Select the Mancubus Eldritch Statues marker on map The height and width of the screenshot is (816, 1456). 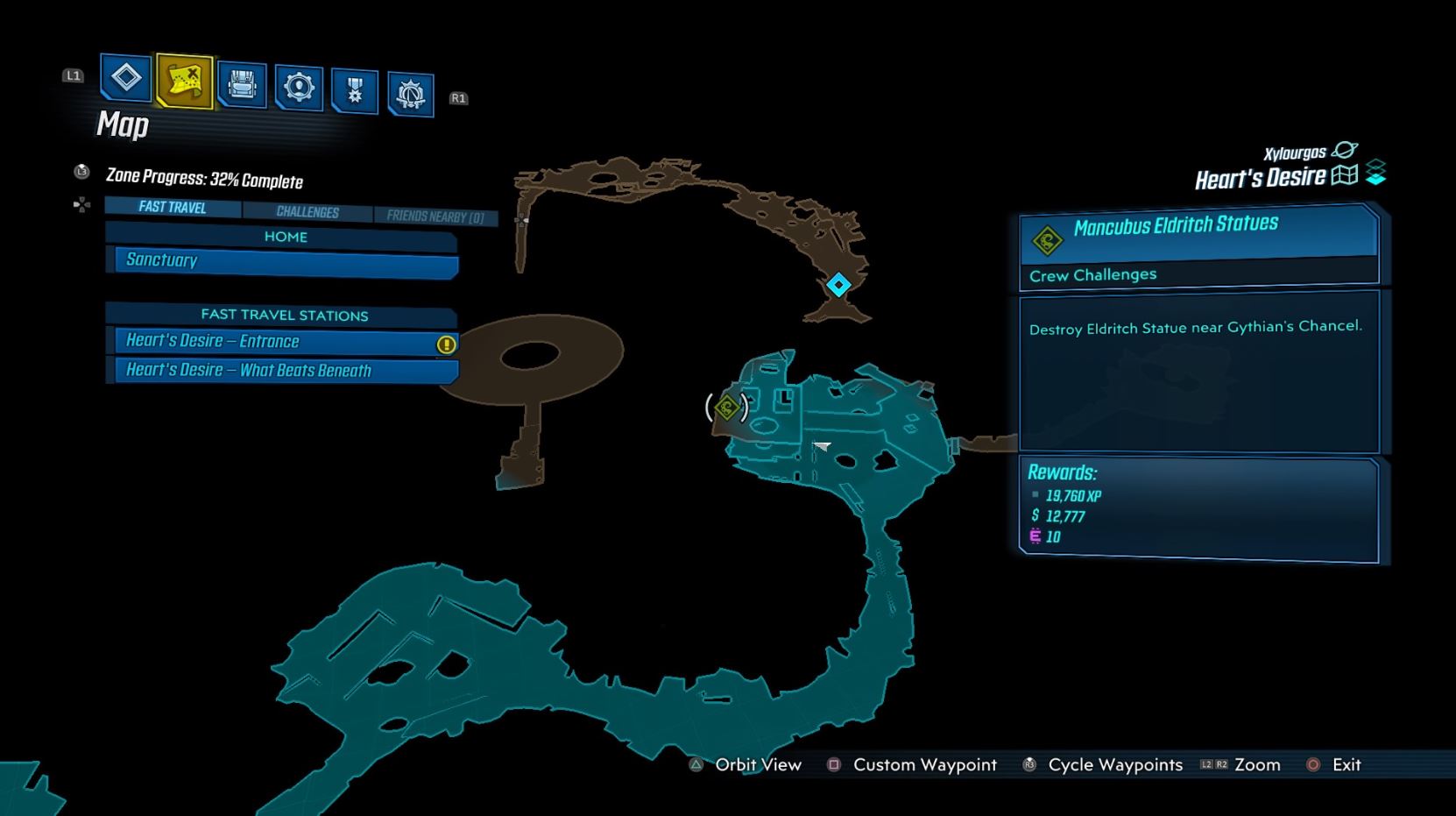pyautogui.click(x=725, y=407)
